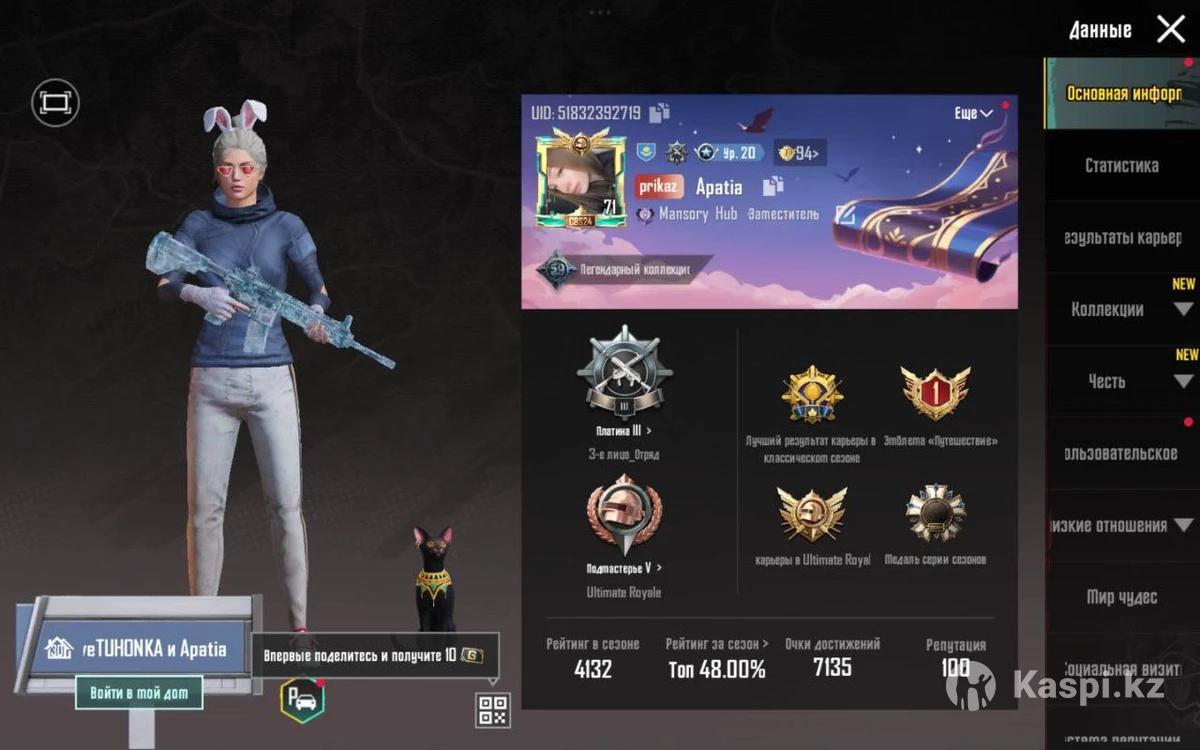Switch to the Статистика tab

[x=1121, y=166]
